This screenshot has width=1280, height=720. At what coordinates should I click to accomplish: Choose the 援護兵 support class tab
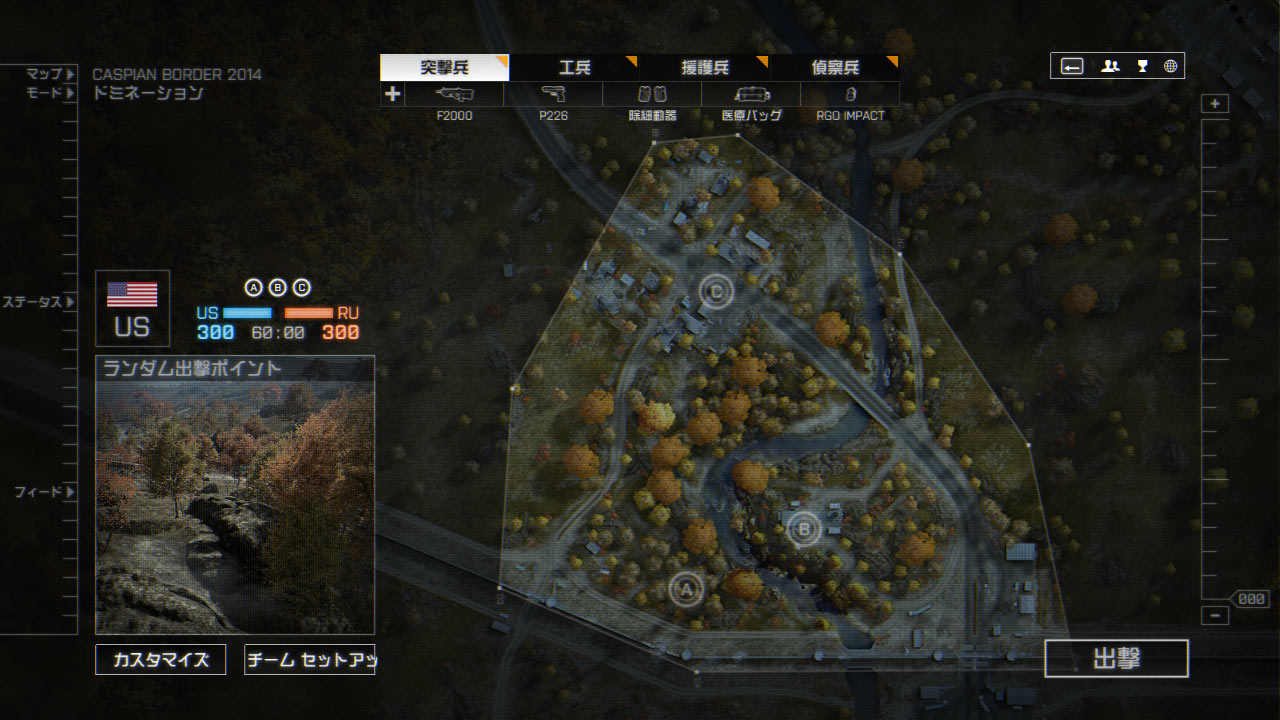(705, 68)
